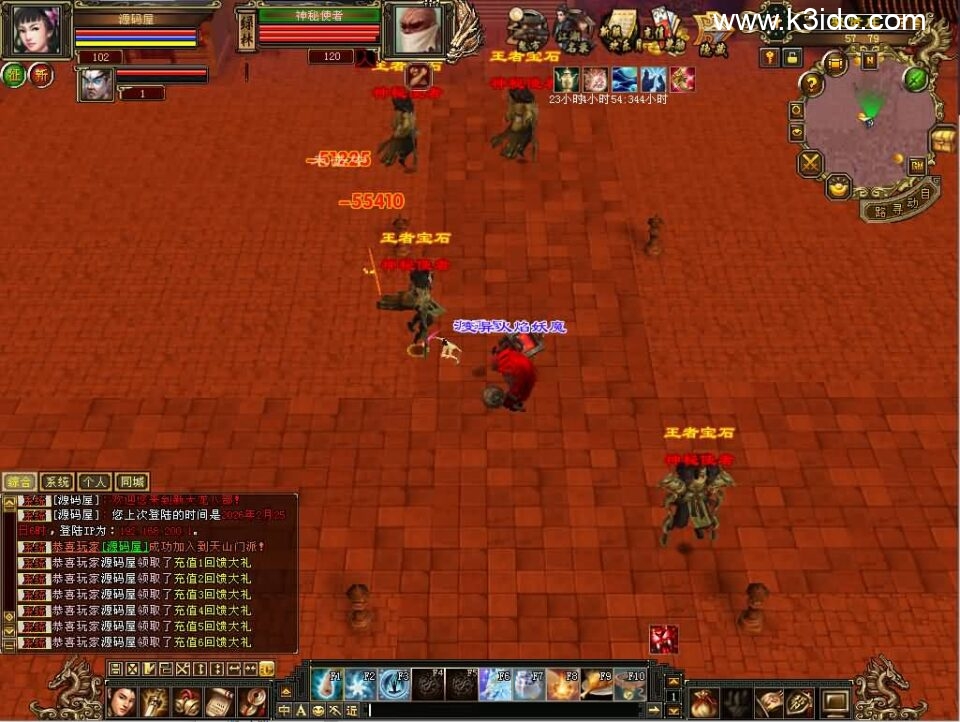Click the question mark help button
This screenshot has height=722, width=960.
pyautogui.click(x=812, y=85)
